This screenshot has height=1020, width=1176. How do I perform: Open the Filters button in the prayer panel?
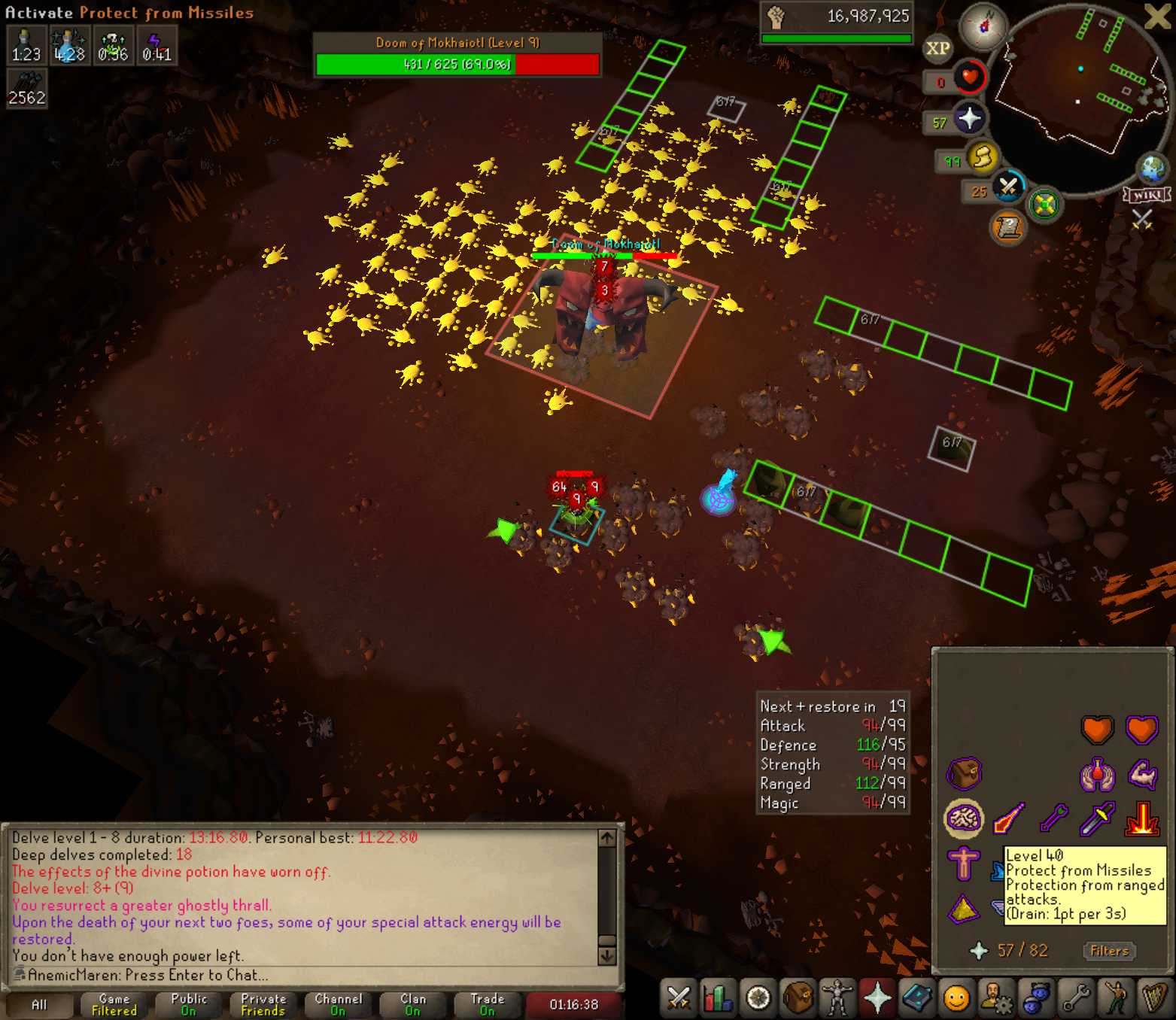(x=1109, y=951)
